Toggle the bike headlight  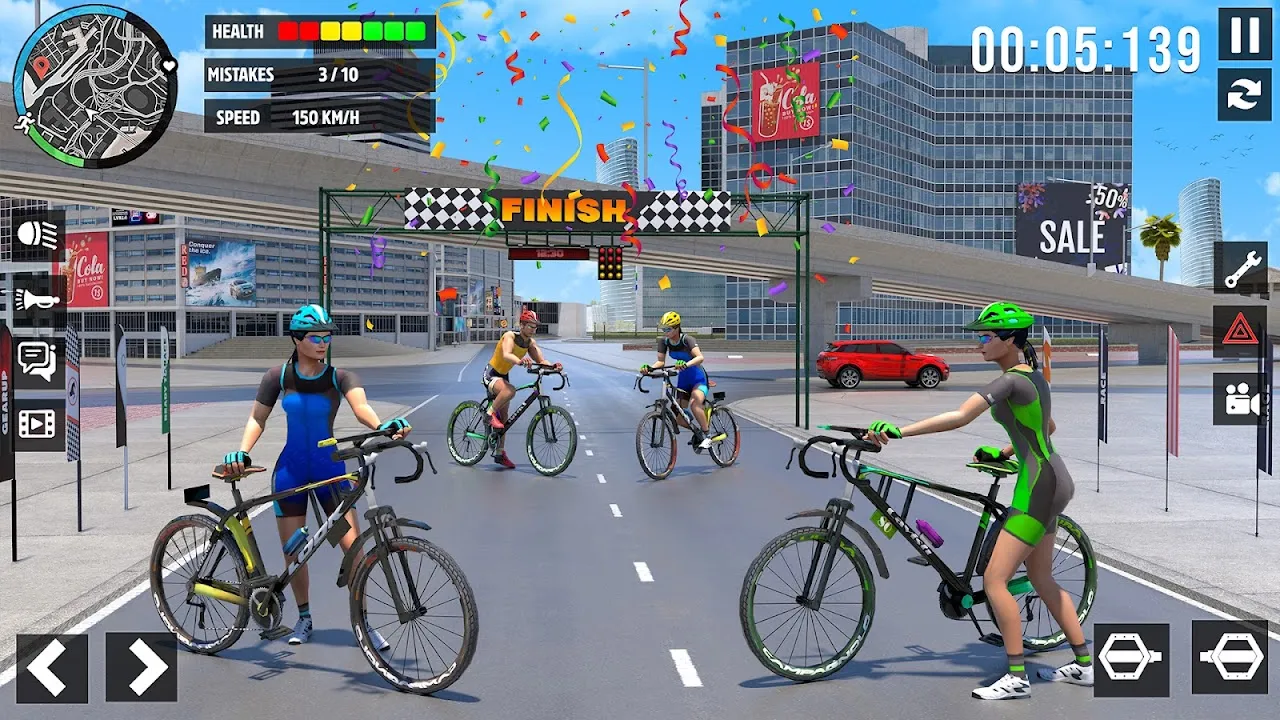38,236
